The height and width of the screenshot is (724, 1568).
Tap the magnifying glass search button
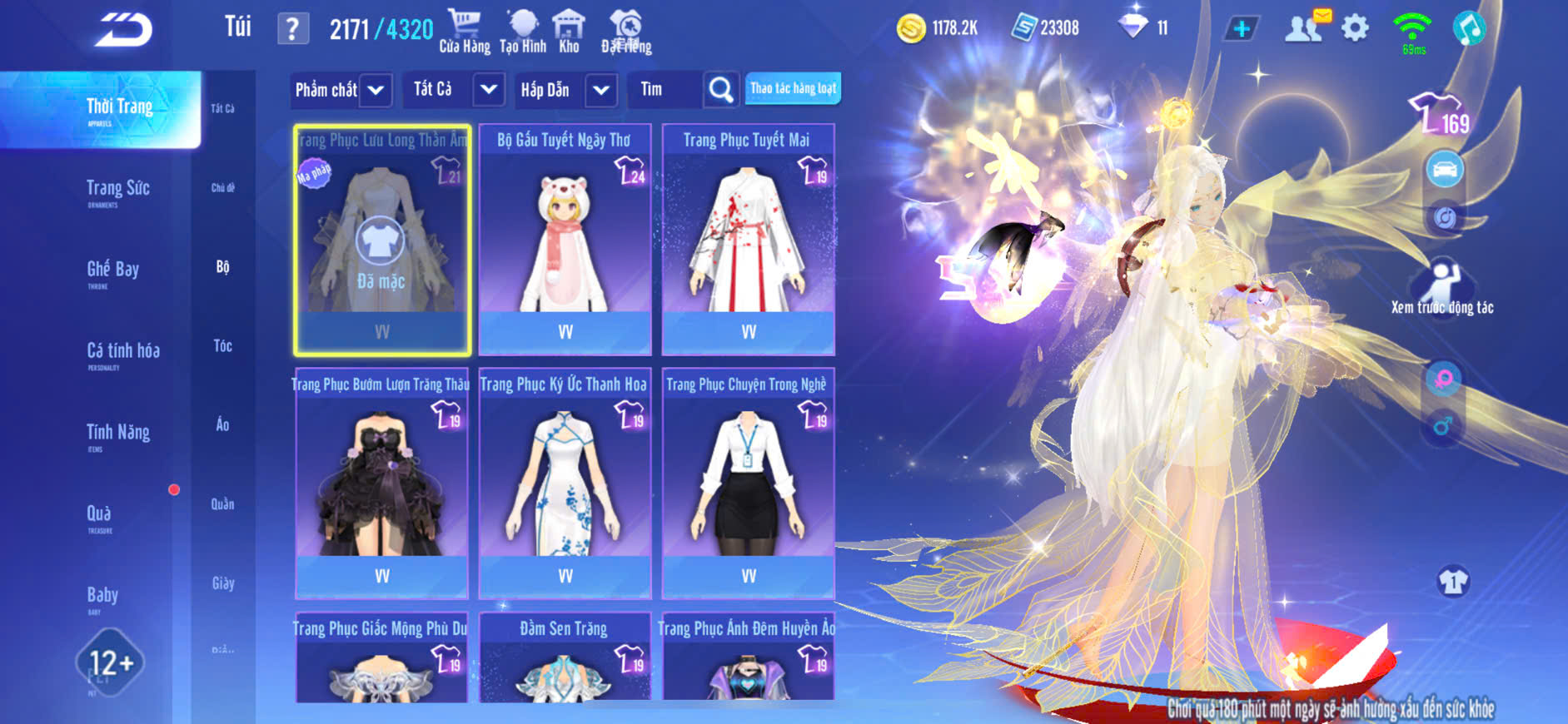[721, 90]
